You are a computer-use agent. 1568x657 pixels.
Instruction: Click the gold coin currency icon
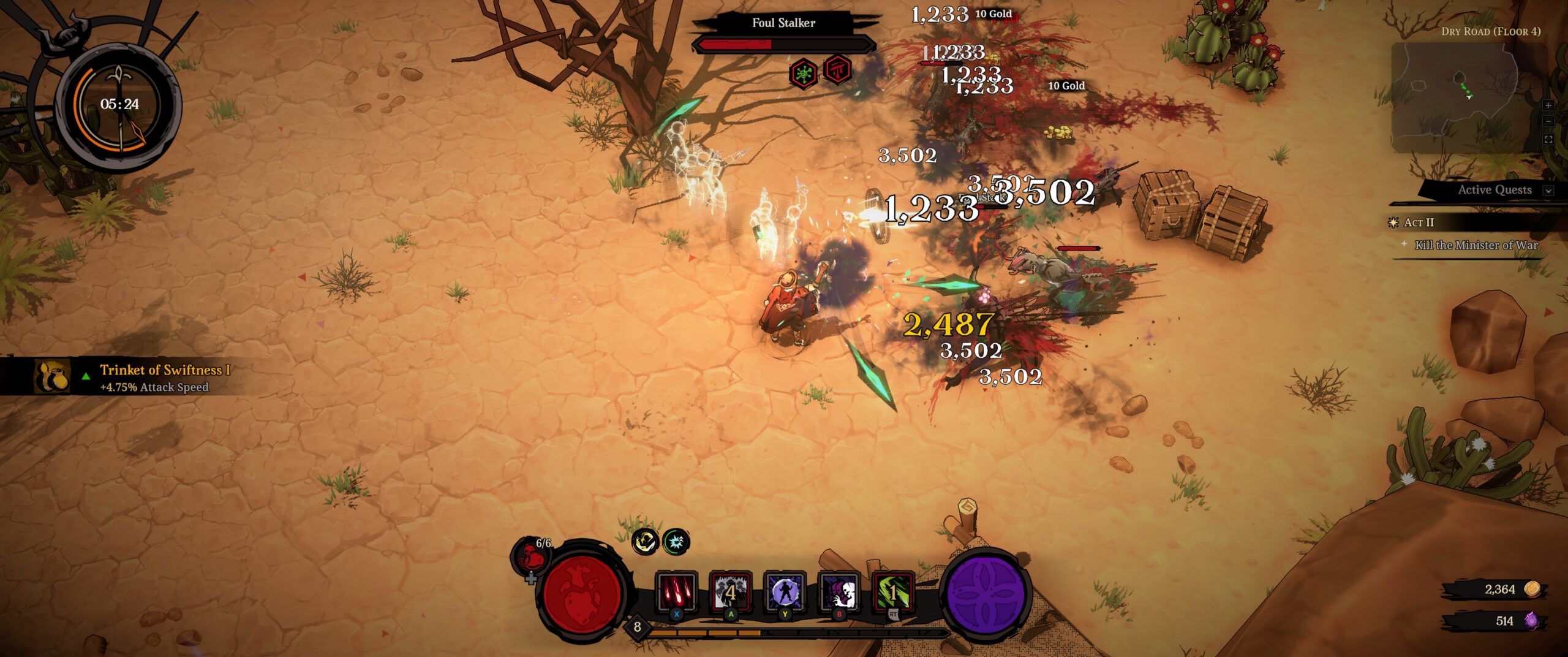(x=1532, y=590)
